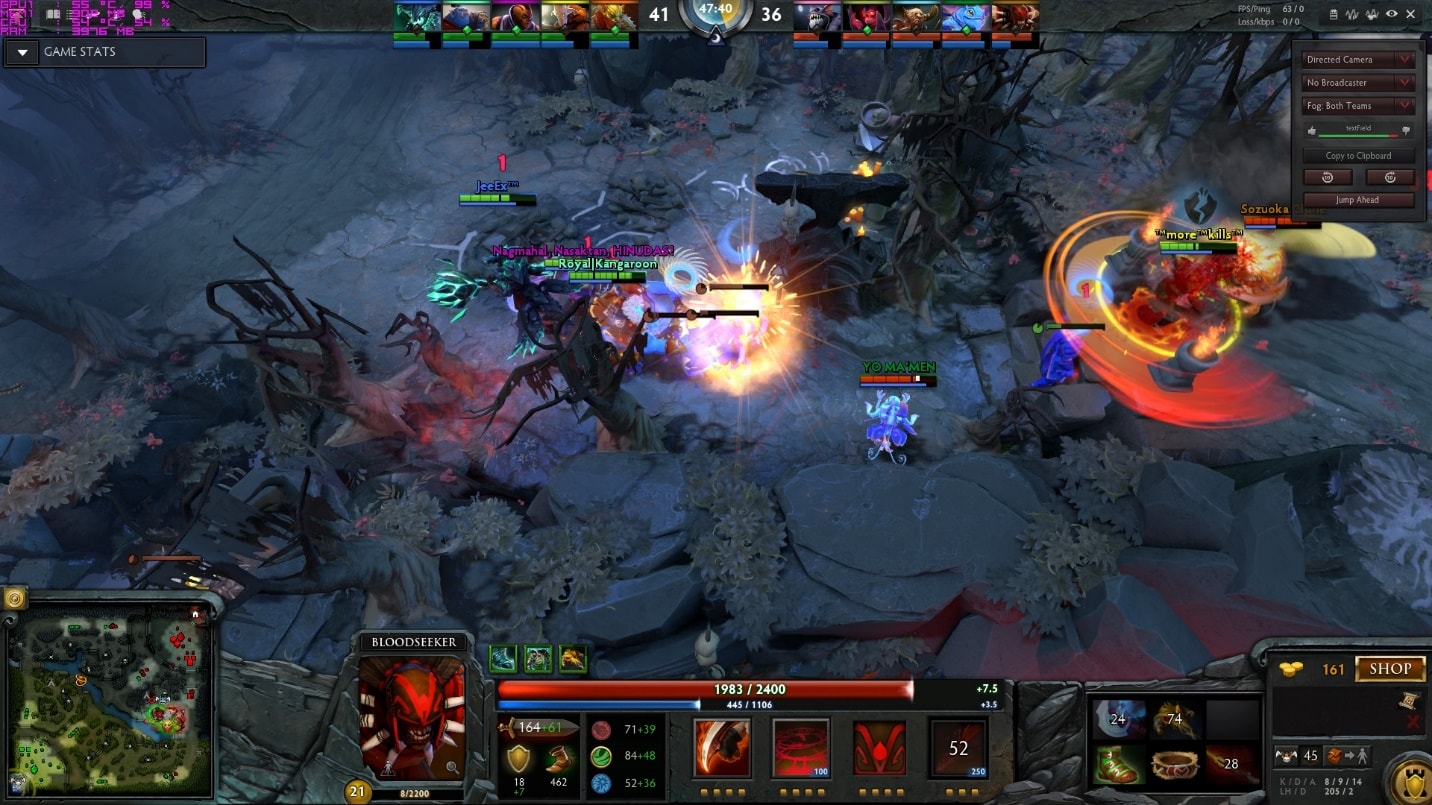Select the spiked bracer item slot
The image size is (1432, 805).
[1175, 764]
